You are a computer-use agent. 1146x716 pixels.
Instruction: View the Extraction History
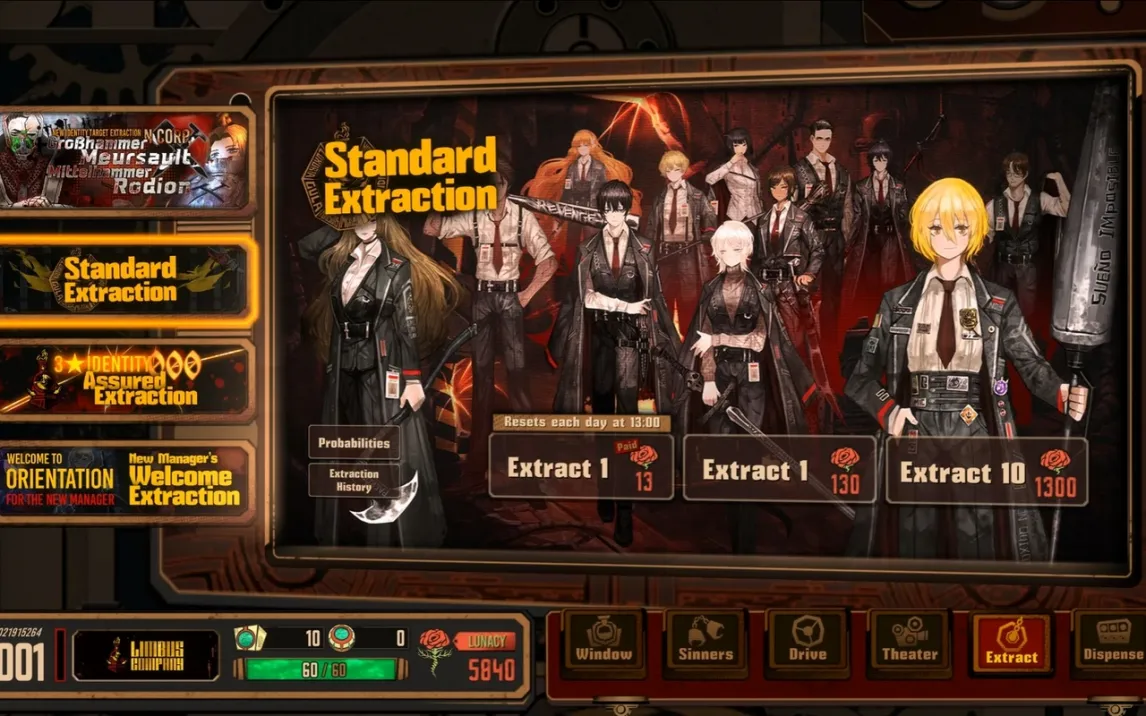point(353,480)
